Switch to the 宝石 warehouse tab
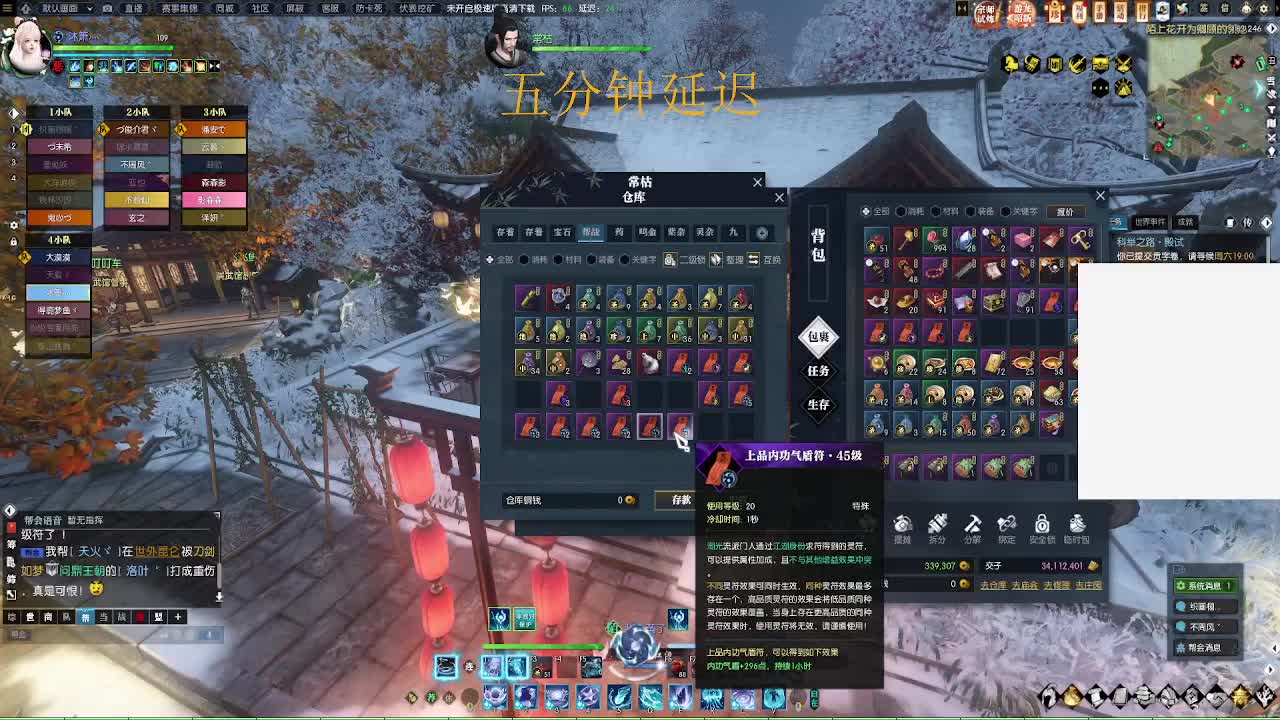 pos(562,232)
